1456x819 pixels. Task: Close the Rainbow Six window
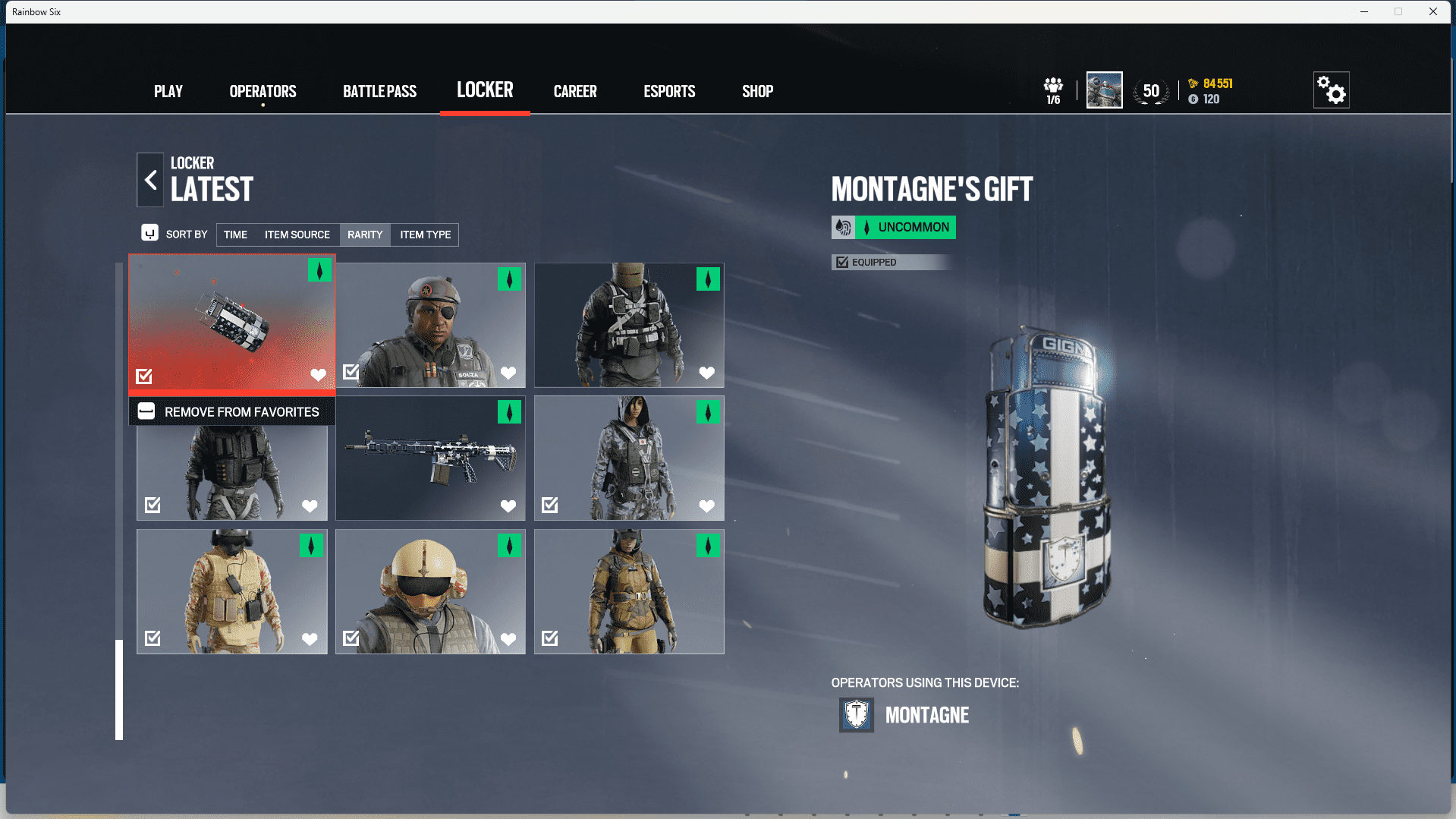(x=1432, y=11)
